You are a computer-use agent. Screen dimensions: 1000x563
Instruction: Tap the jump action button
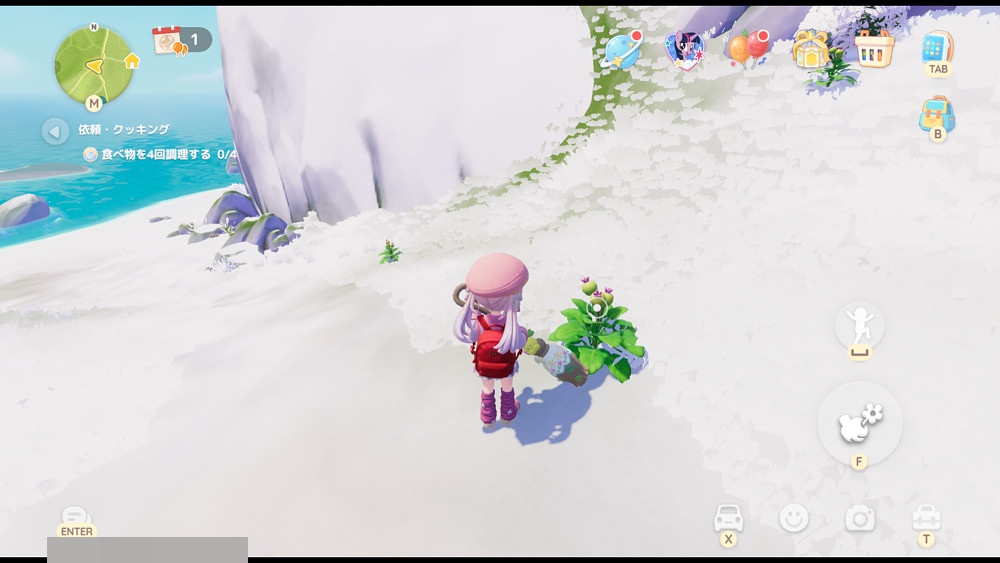pos(859,324)
